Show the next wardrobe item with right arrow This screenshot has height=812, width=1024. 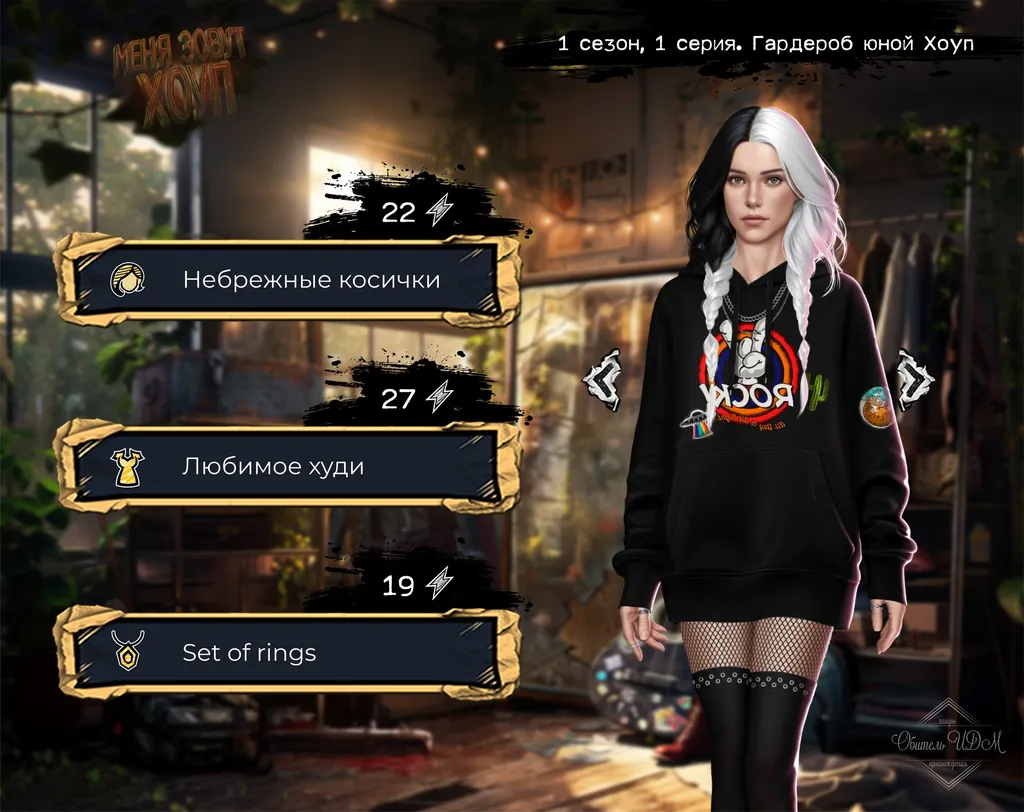(914, 379)
